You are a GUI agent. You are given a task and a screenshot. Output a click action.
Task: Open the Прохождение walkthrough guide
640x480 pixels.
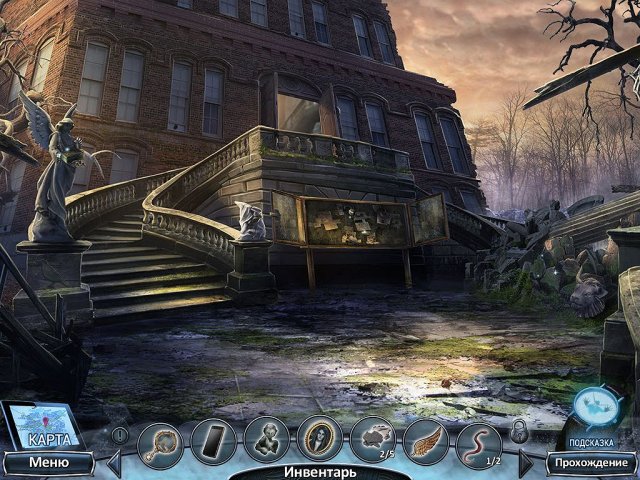[x=590, y=463]
